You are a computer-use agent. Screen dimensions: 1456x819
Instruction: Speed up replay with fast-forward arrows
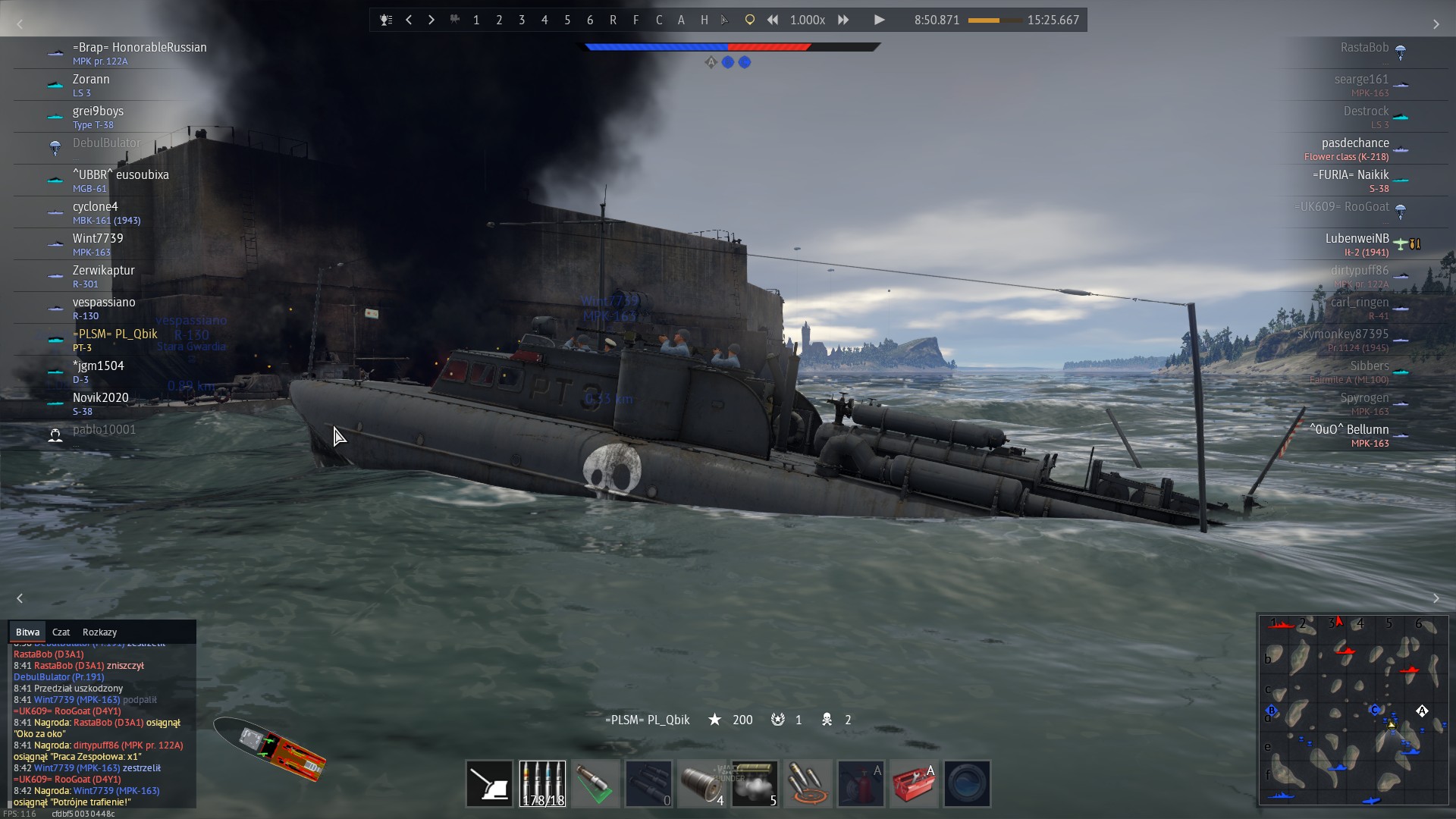click(x=843, y=20)
